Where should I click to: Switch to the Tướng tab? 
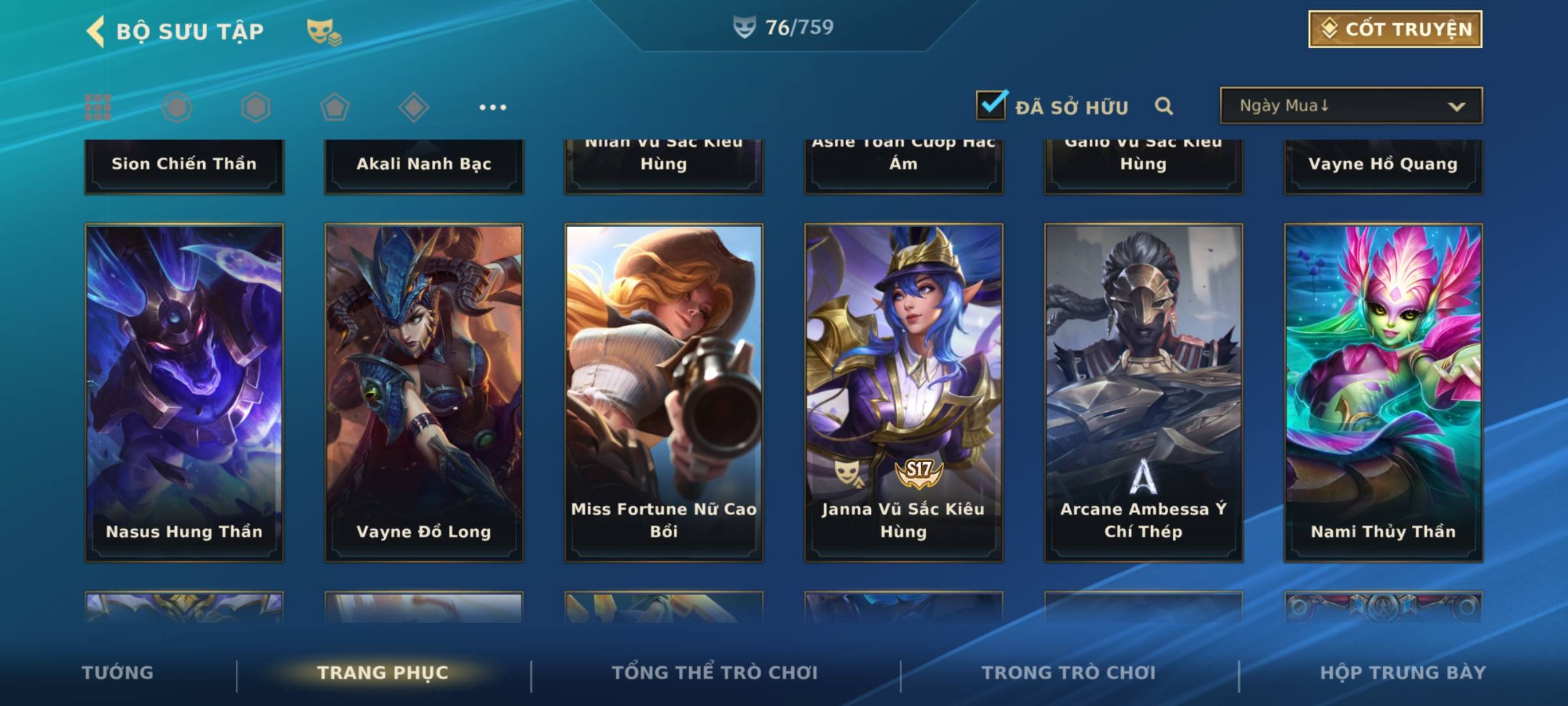(x=118, y=673)
